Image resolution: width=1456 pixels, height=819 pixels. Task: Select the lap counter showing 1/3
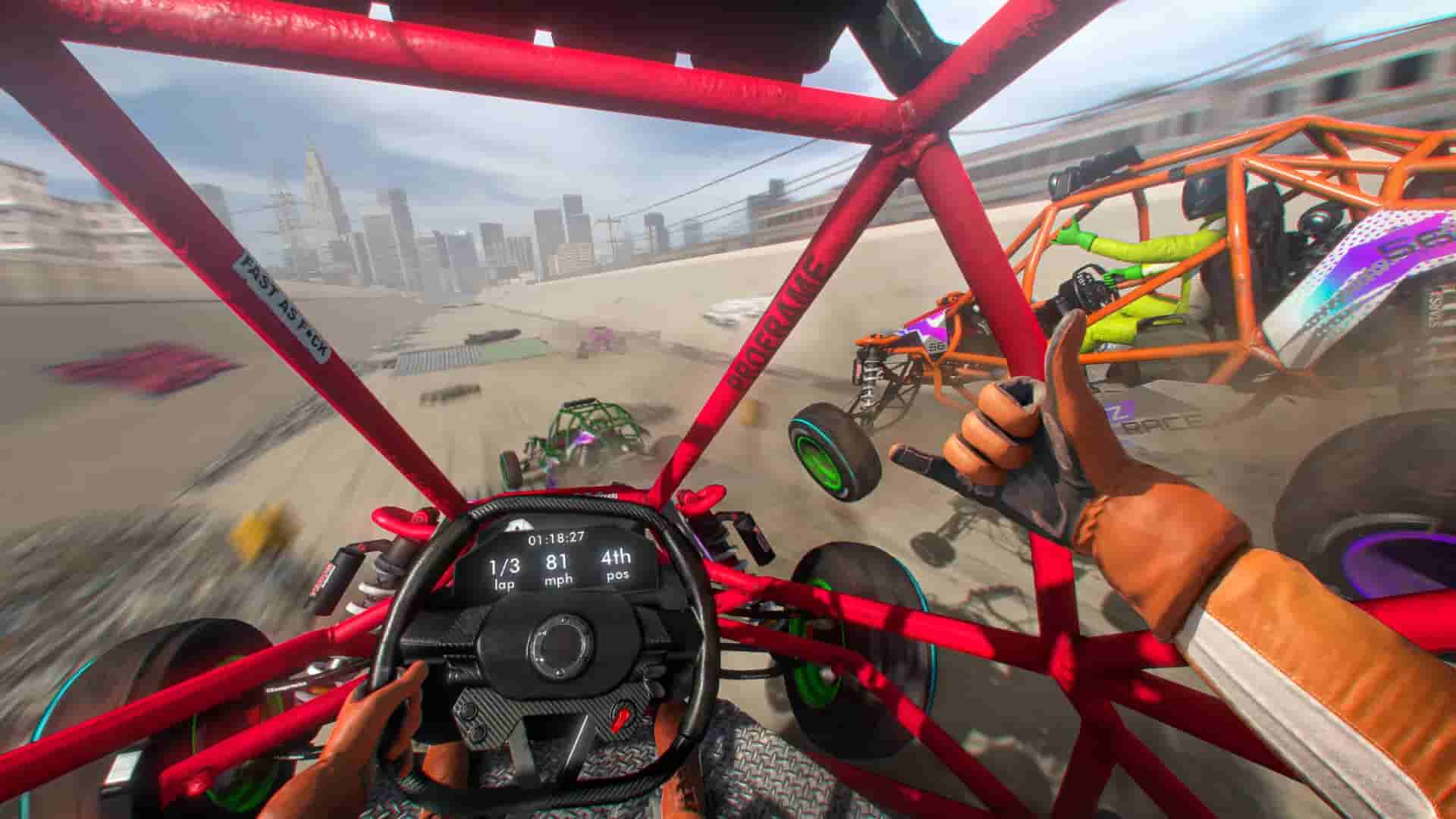[504, 566]
